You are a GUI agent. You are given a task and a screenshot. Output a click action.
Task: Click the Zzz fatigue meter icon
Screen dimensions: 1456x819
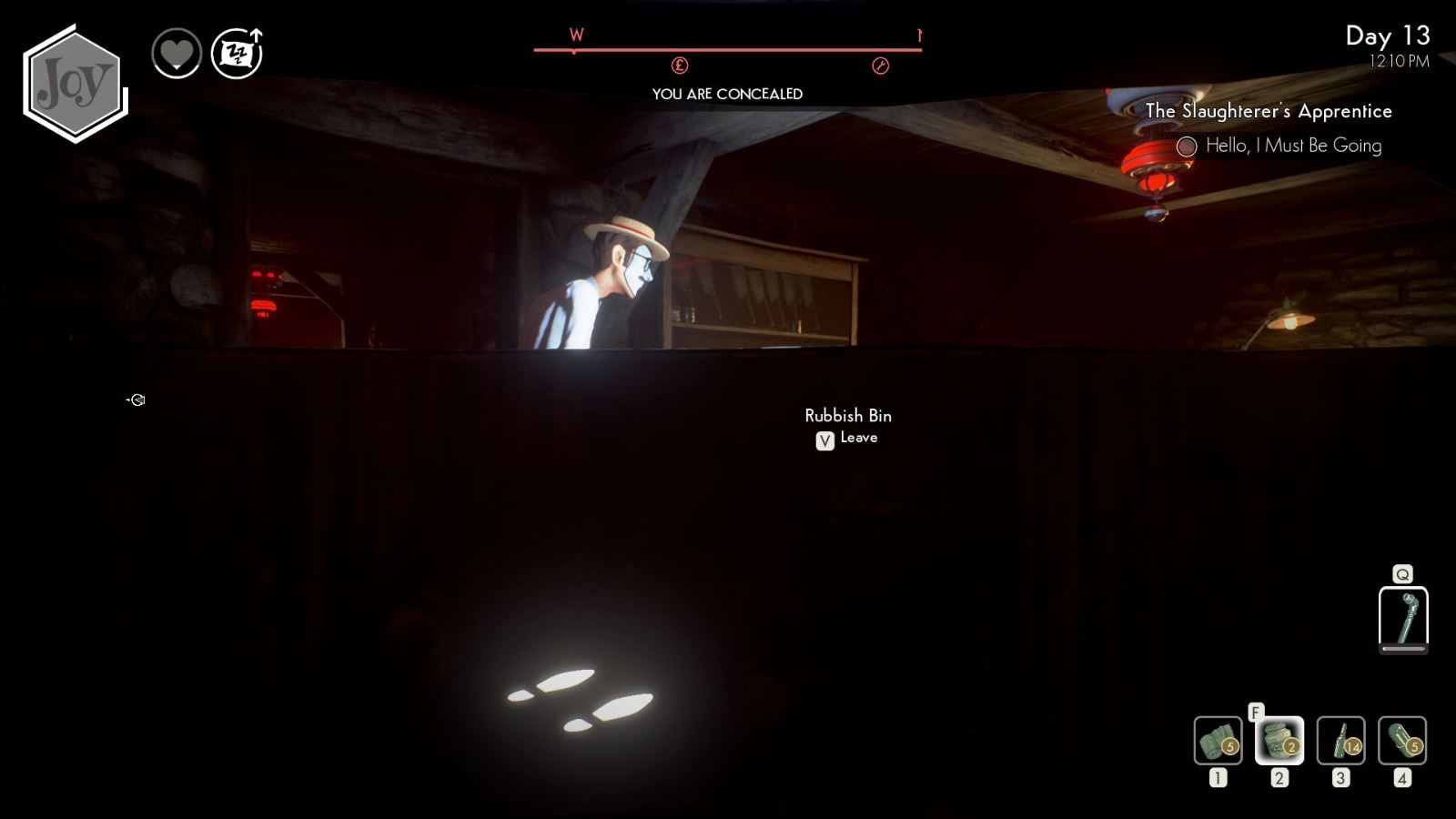235,55
